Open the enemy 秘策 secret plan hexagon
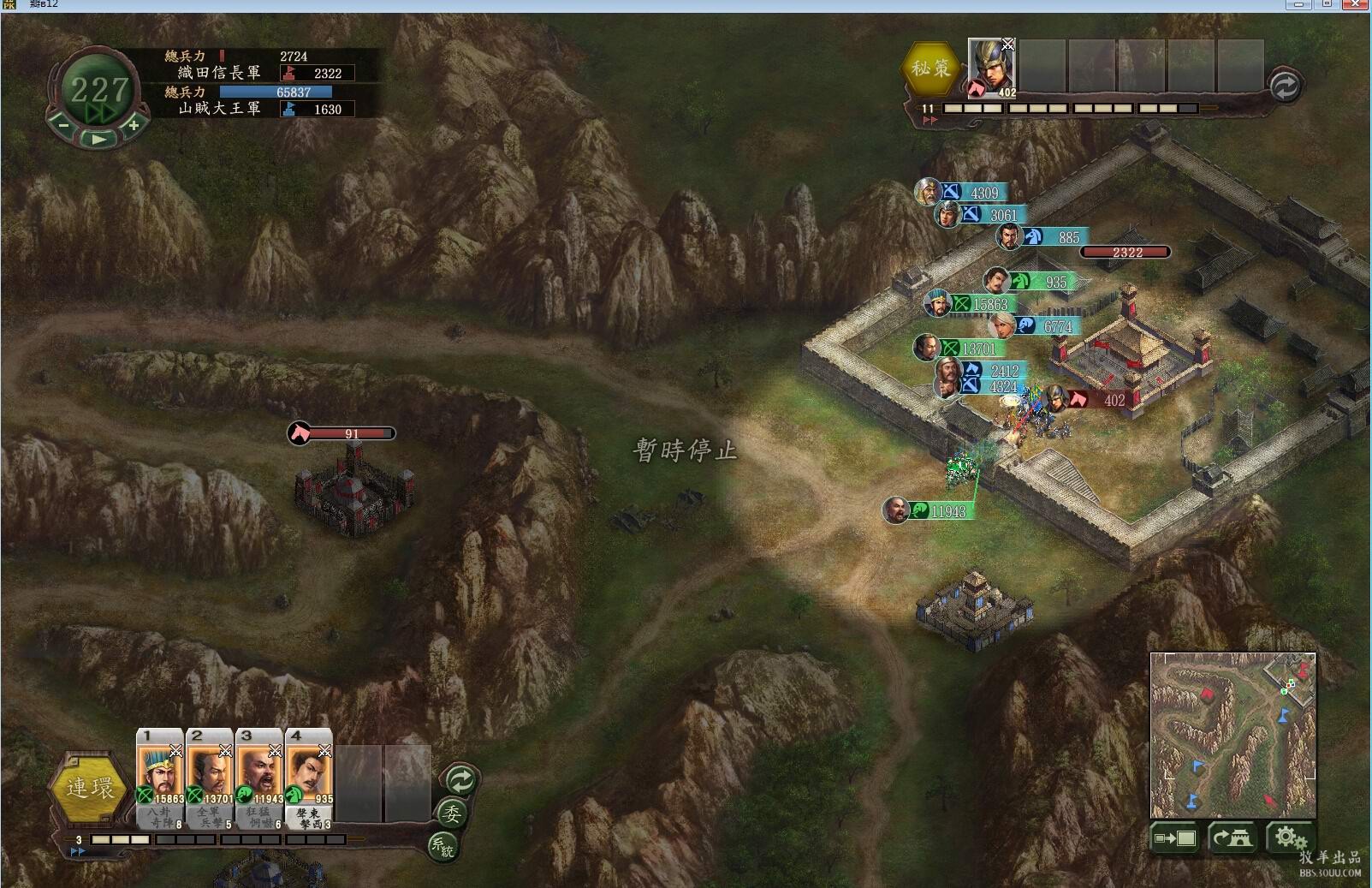Viewport: 1372px width, 888px height. tap(930, 68)
